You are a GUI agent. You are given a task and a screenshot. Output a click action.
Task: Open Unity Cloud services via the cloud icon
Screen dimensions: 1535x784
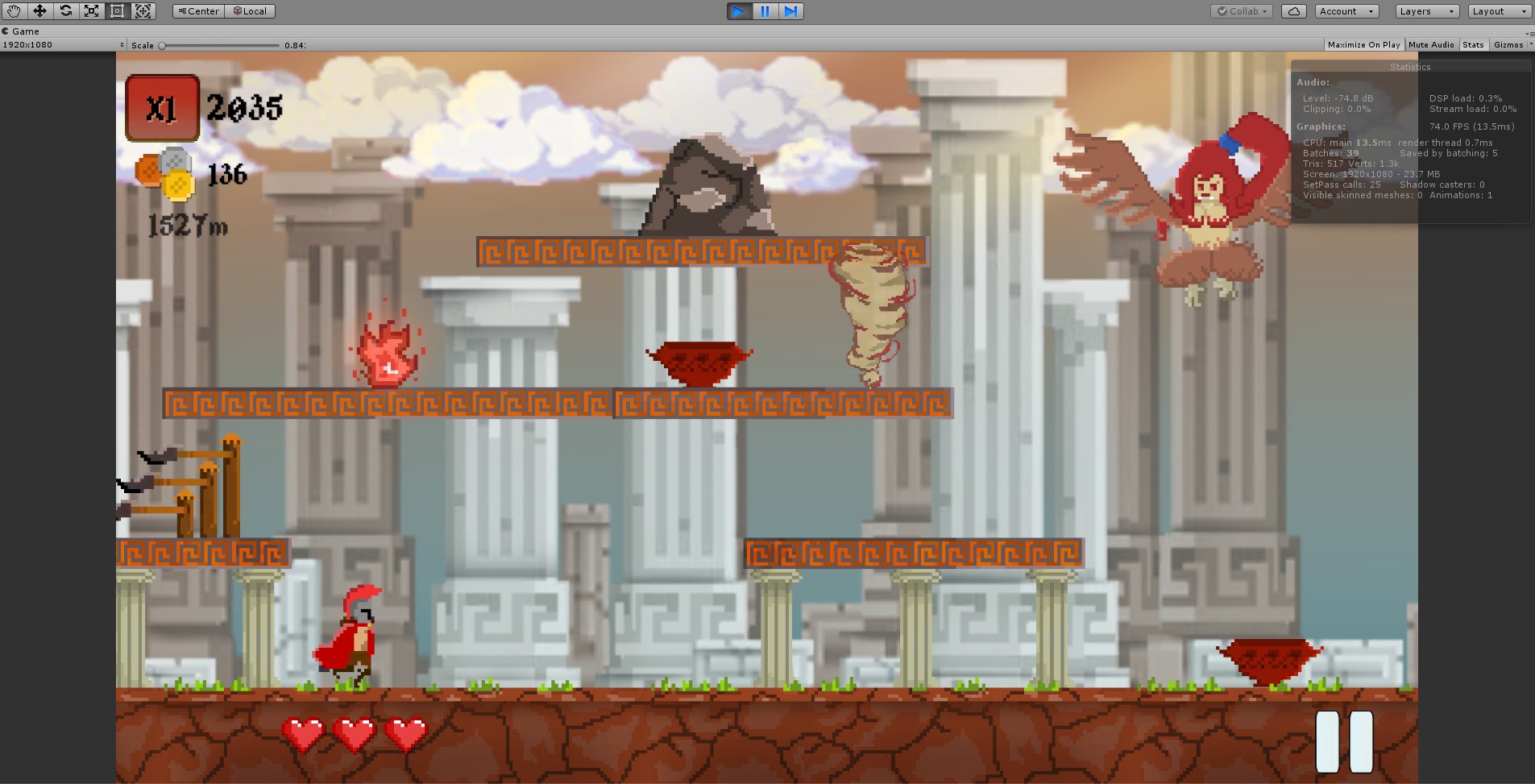(1292, 11)
